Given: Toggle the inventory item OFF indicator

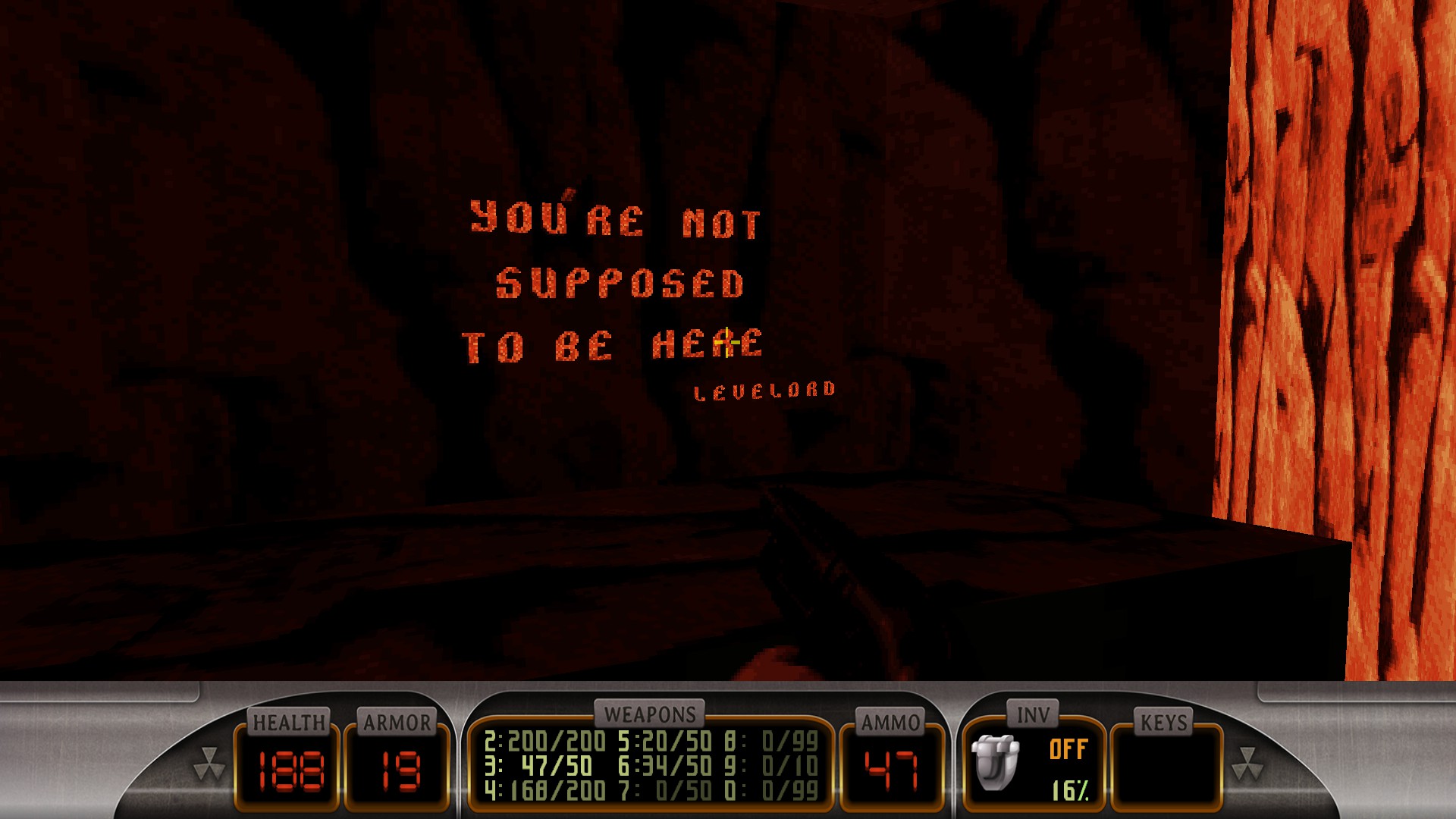Looking at the screenshot, I should [x=1068, y=747].
